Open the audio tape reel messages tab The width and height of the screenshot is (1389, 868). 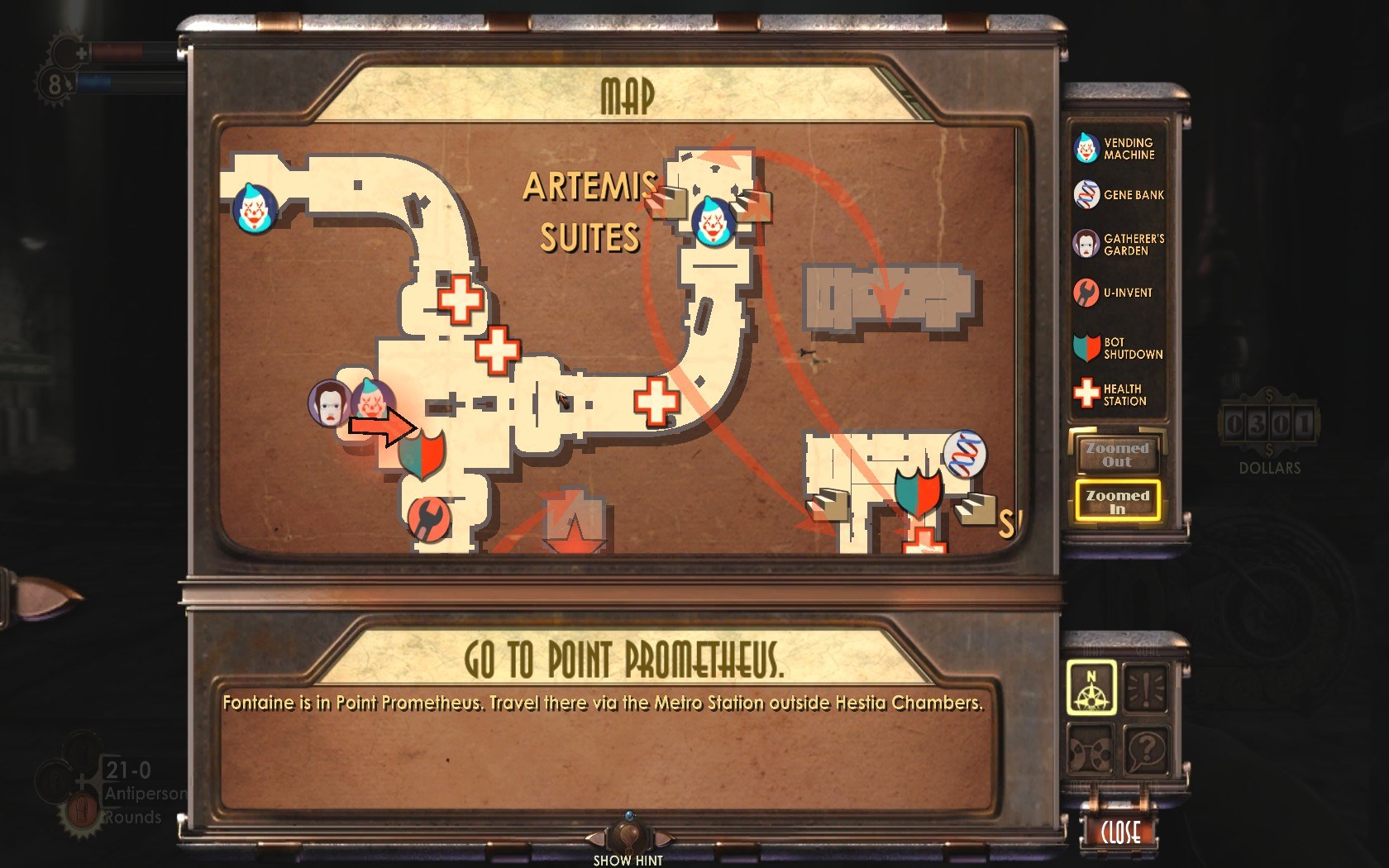click(1091, 749)
